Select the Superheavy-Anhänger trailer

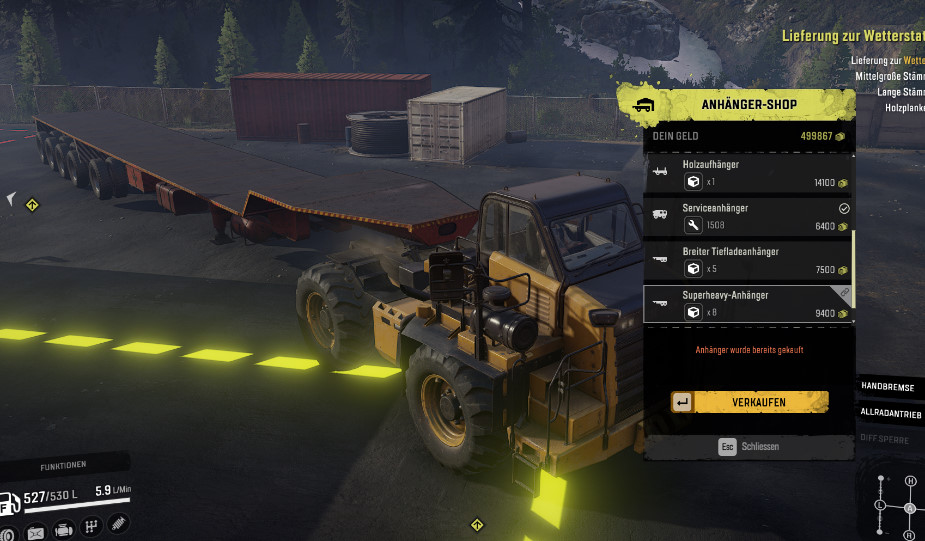(x=749, y=304)
